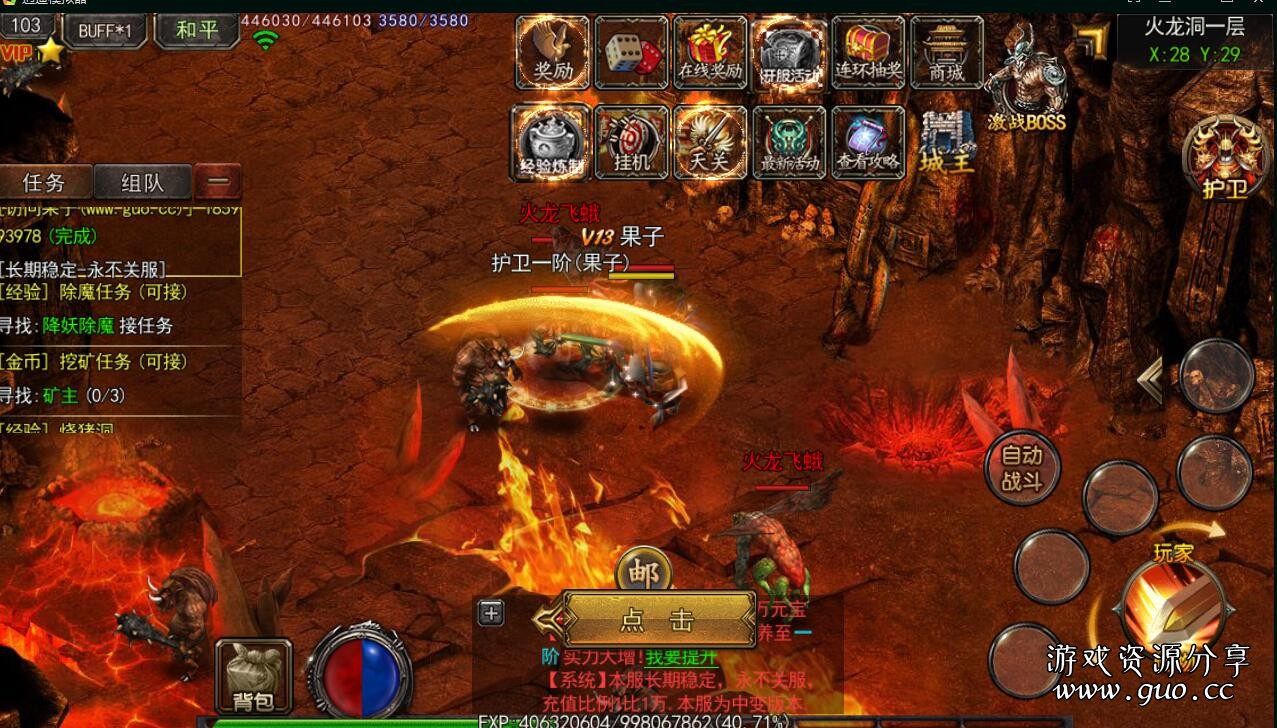Open the 城主 castle lord icon

tap(946, 142)
